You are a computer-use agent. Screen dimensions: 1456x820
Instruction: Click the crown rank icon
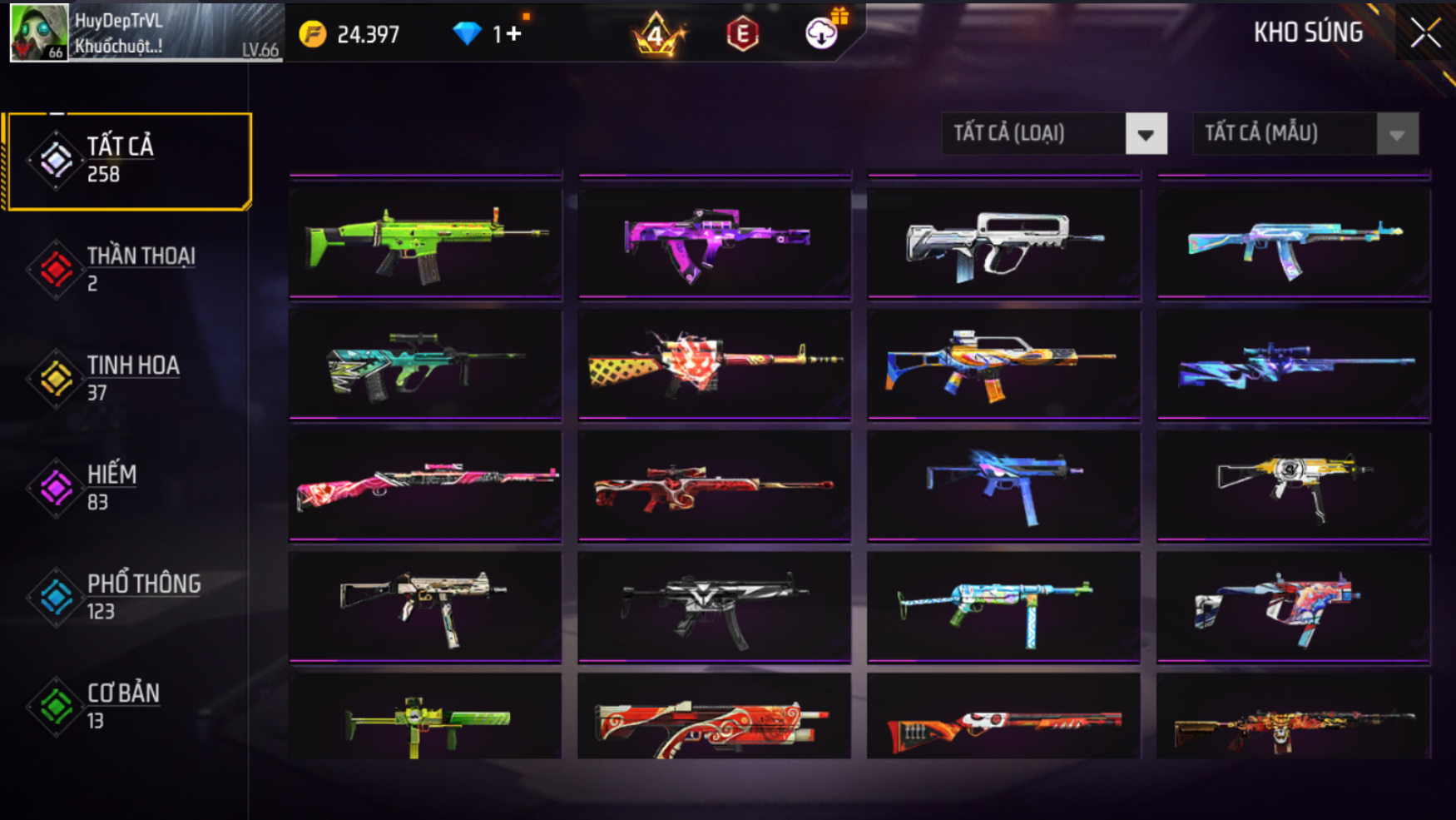[656, 34]
